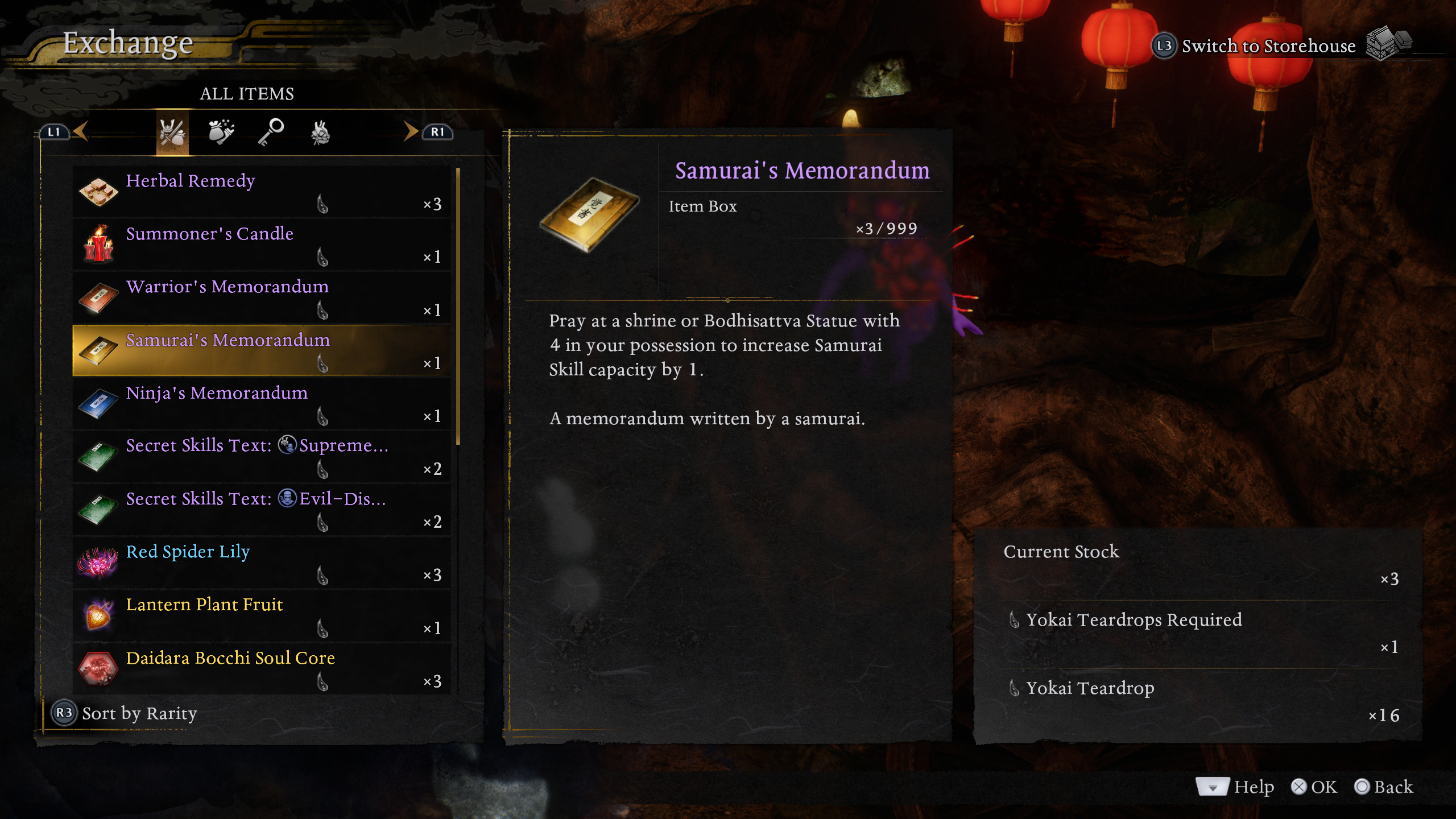Switch to the ALL ITEMS tab
The width and height of the screenshot is (1456, 819).
(x=246, y=93)
